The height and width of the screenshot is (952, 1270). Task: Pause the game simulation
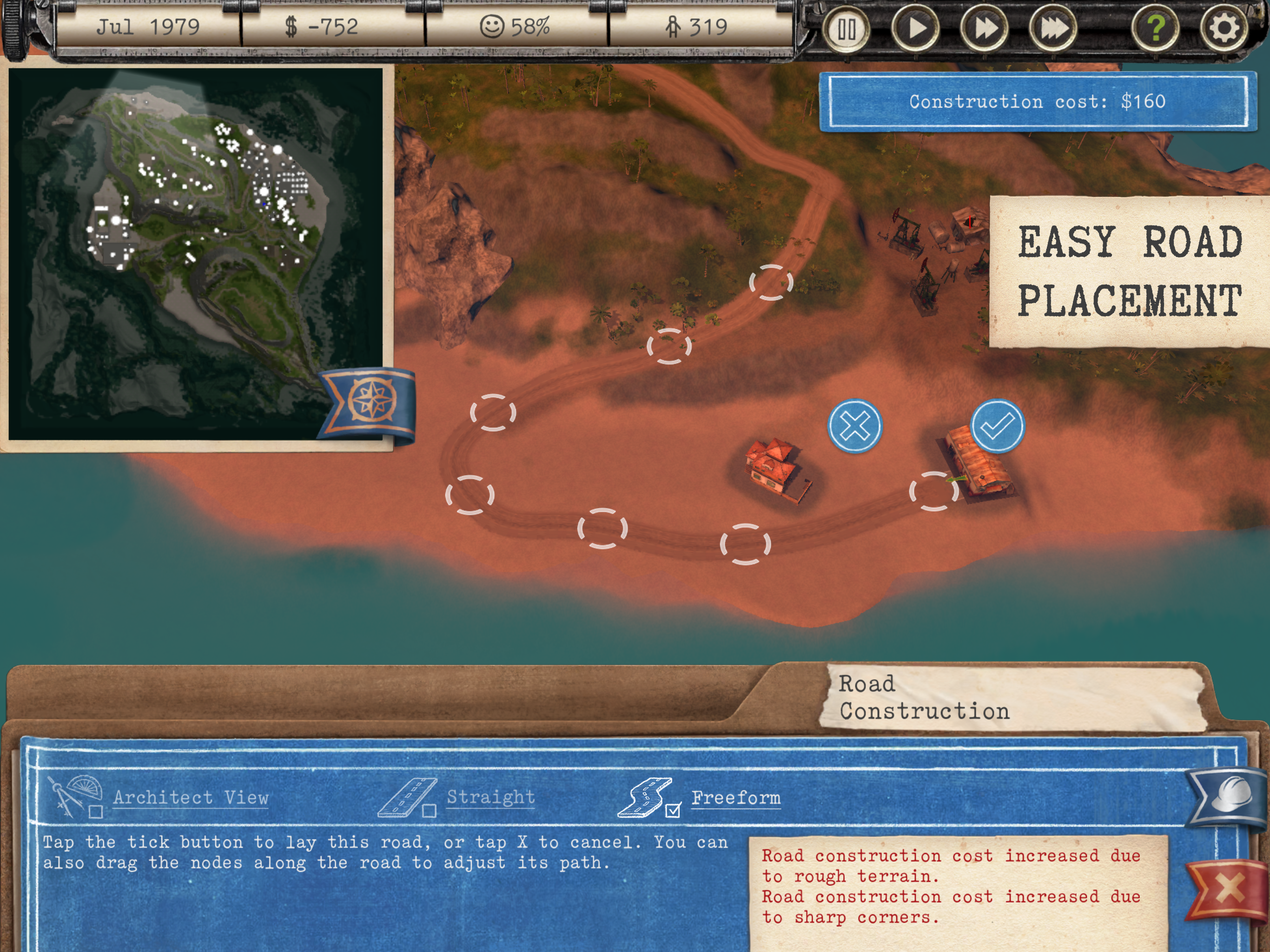847,29
